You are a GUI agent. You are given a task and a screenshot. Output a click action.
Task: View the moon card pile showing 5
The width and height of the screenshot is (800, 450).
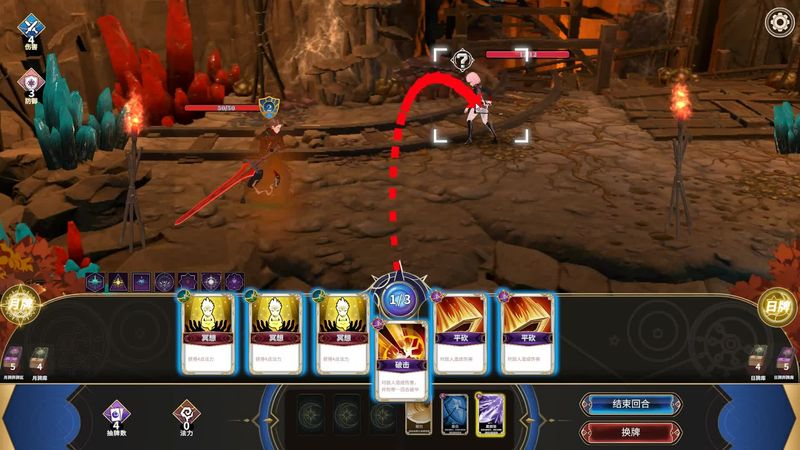click(13, 358)
